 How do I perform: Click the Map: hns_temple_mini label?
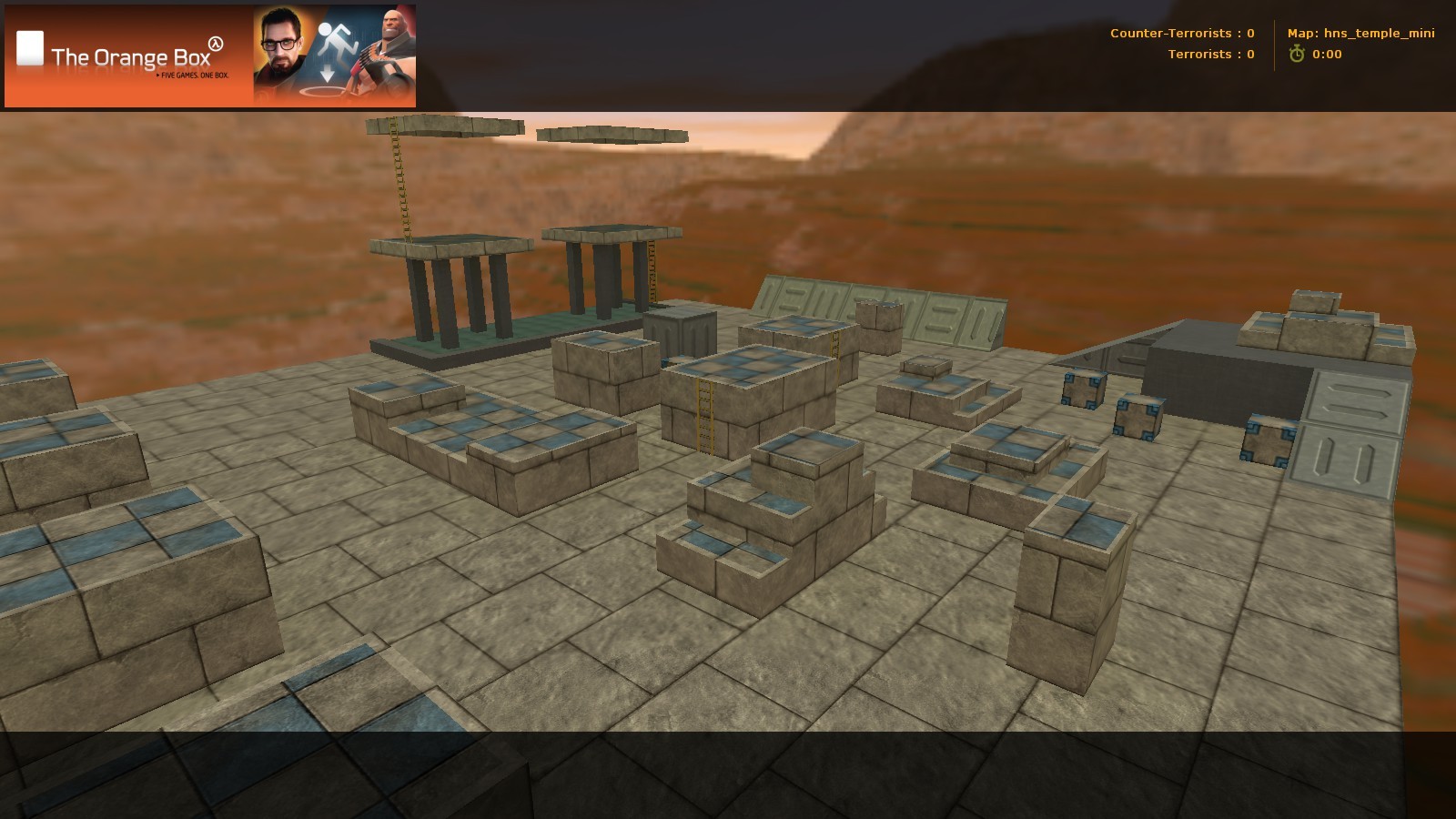(x=1360, y=33)
